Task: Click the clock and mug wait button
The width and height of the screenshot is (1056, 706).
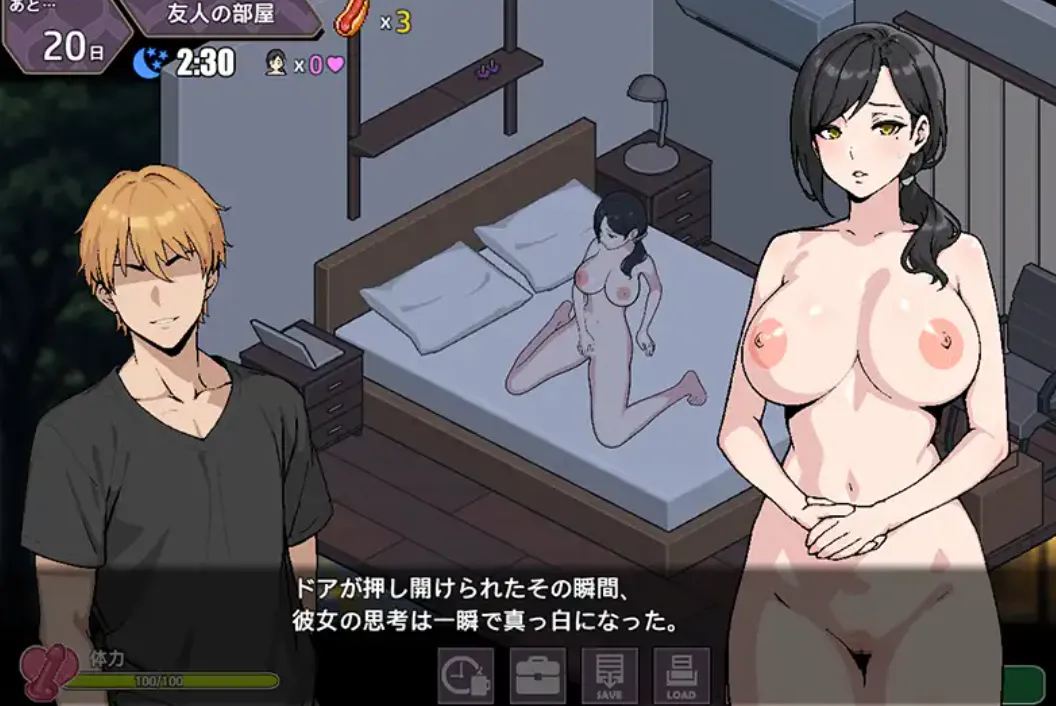Action: (x=466, y=676)
